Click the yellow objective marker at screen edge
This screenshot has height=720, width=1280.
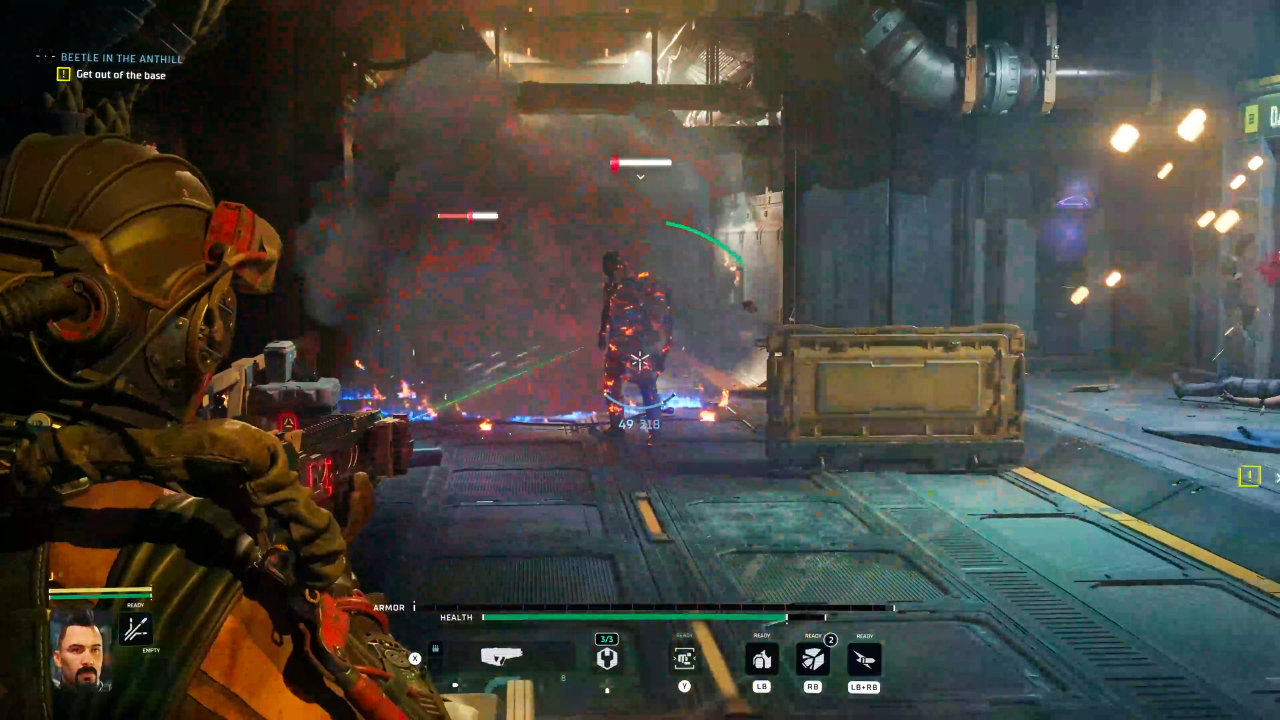[1249, 476]
